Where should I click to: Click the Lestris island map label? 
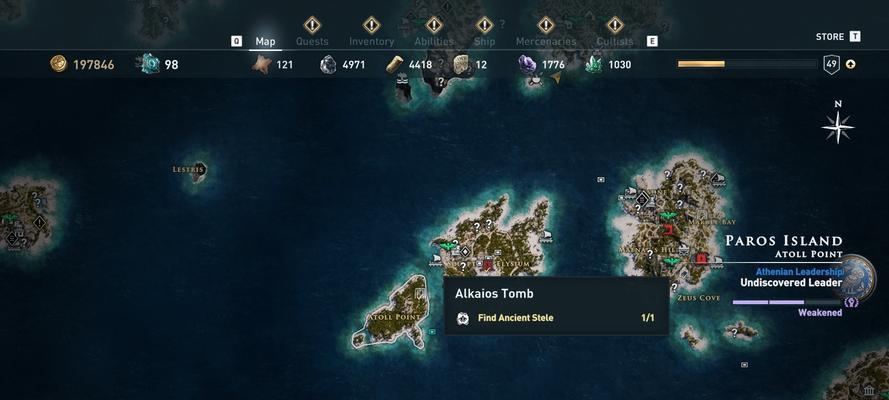click(188, 170)
